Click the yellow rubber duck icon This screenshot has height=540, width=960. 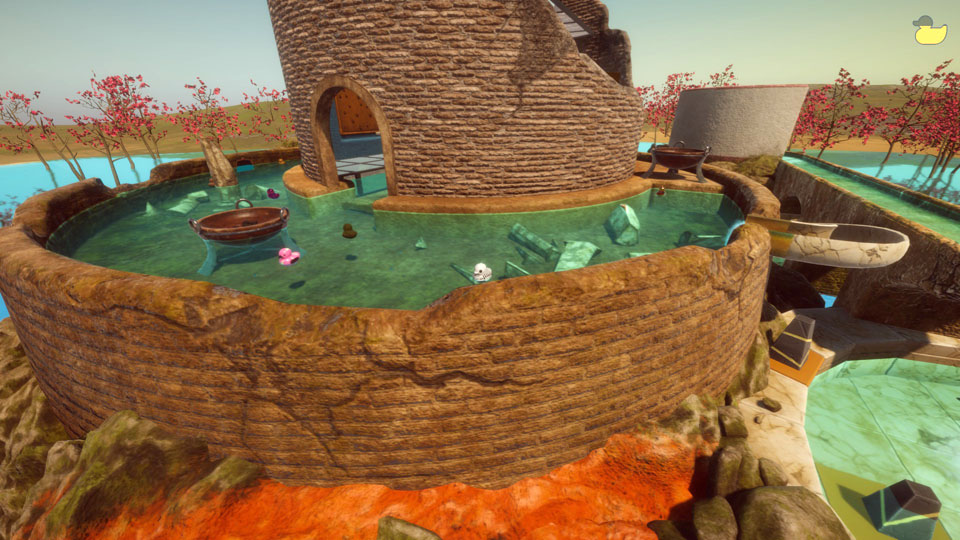(930, 31)
